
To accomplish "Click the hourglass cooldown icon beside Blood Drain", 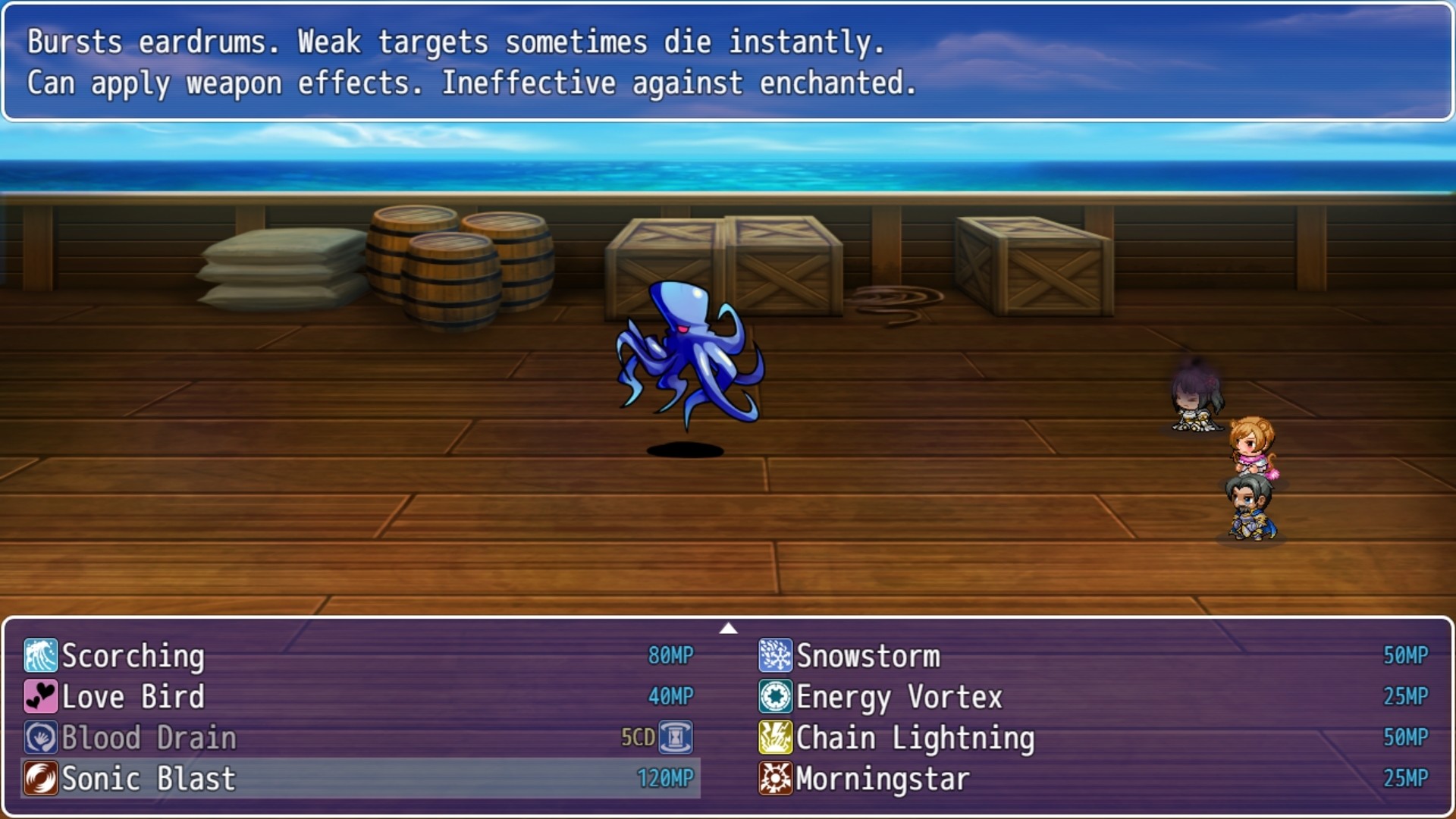I will (x=675, y=736).
